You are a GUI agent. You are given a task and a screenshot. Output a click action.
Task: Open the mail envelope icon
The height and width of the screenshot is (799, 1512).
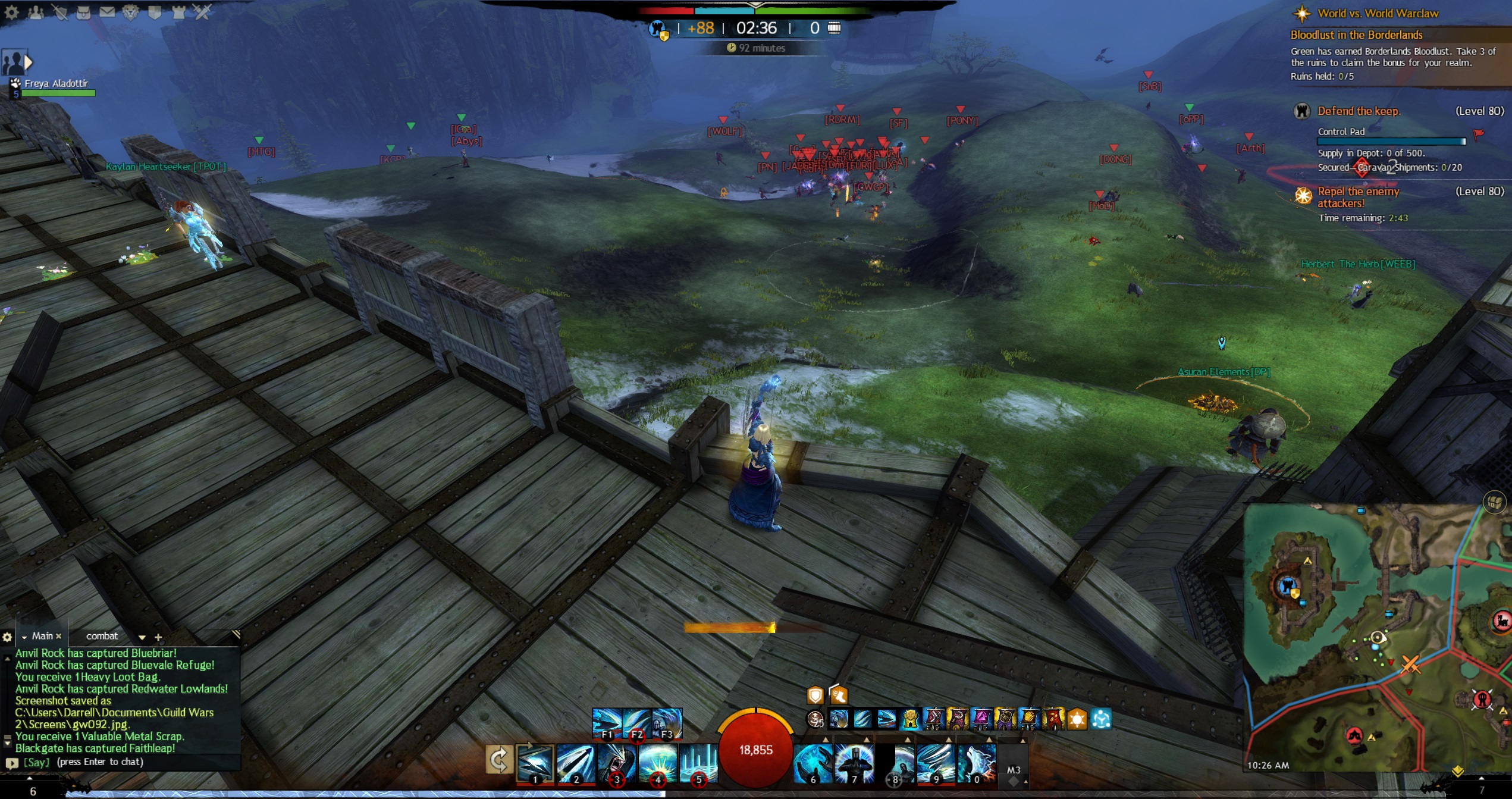click(107, 11)
